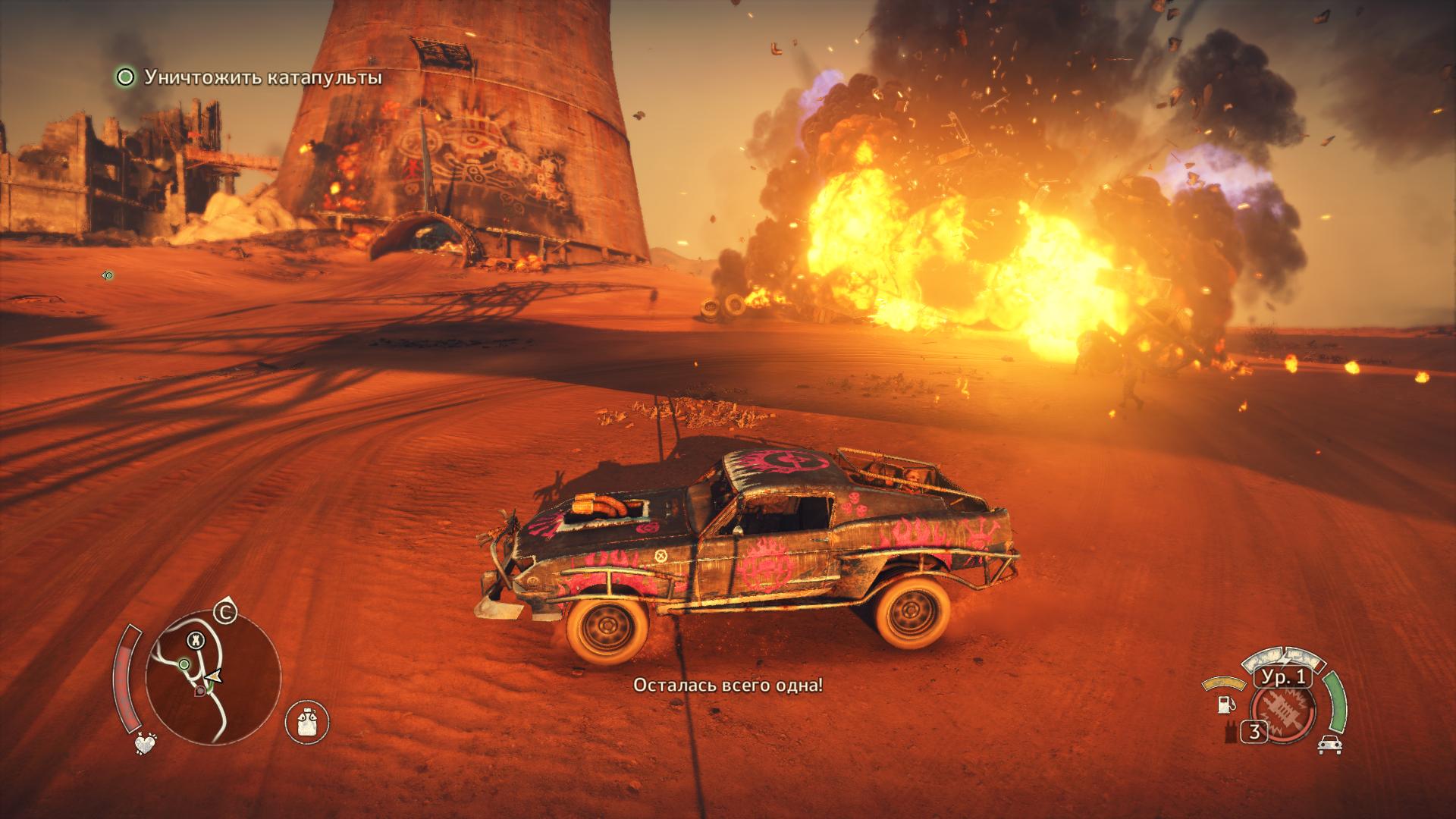The image size is (1456, 819).
Task: Select the green objective marker on minimap
Action: [x=184, y=664]
